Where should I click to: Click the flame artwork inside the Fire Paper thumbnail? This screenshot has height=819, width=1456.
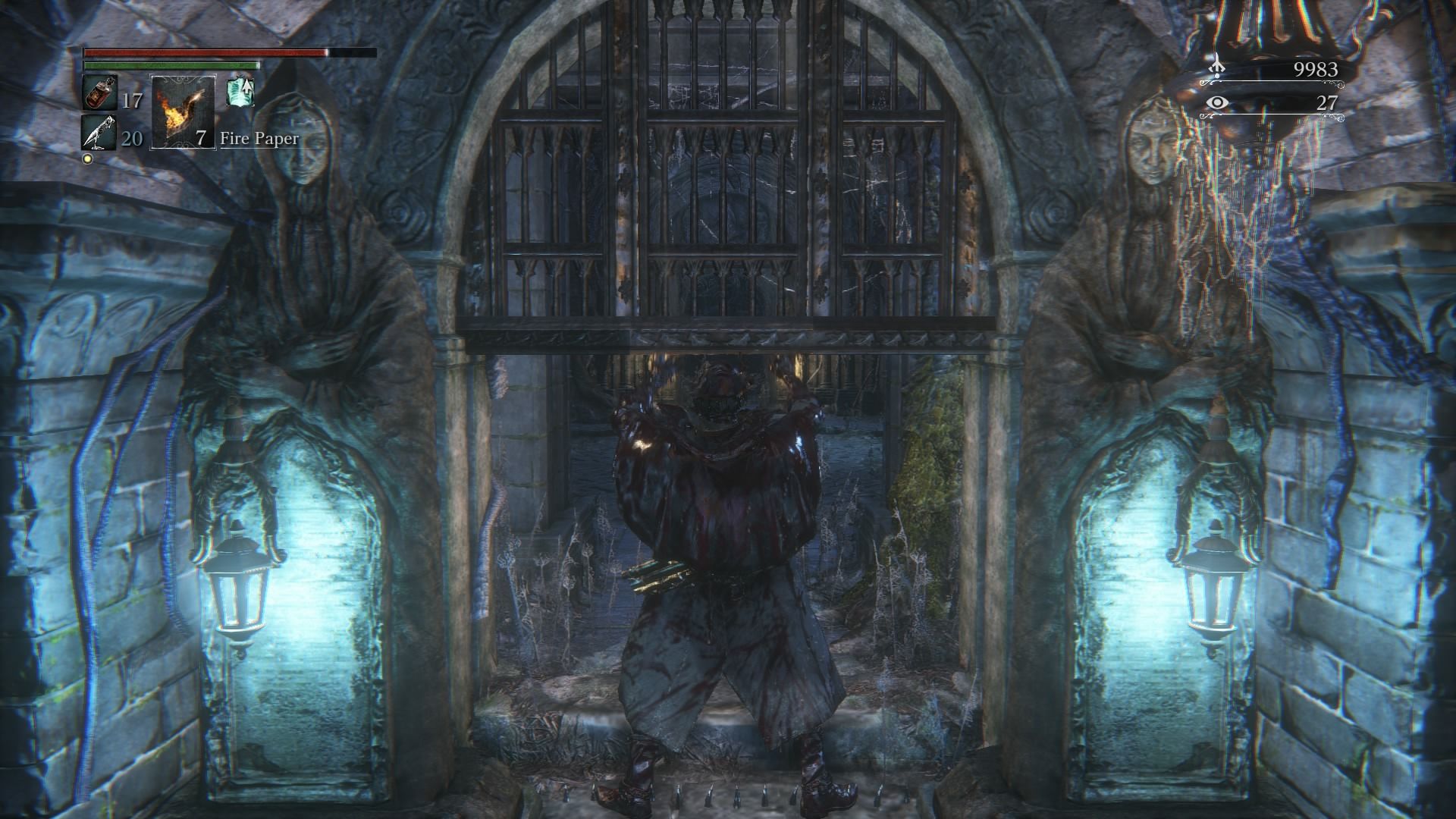coord(179,114)
